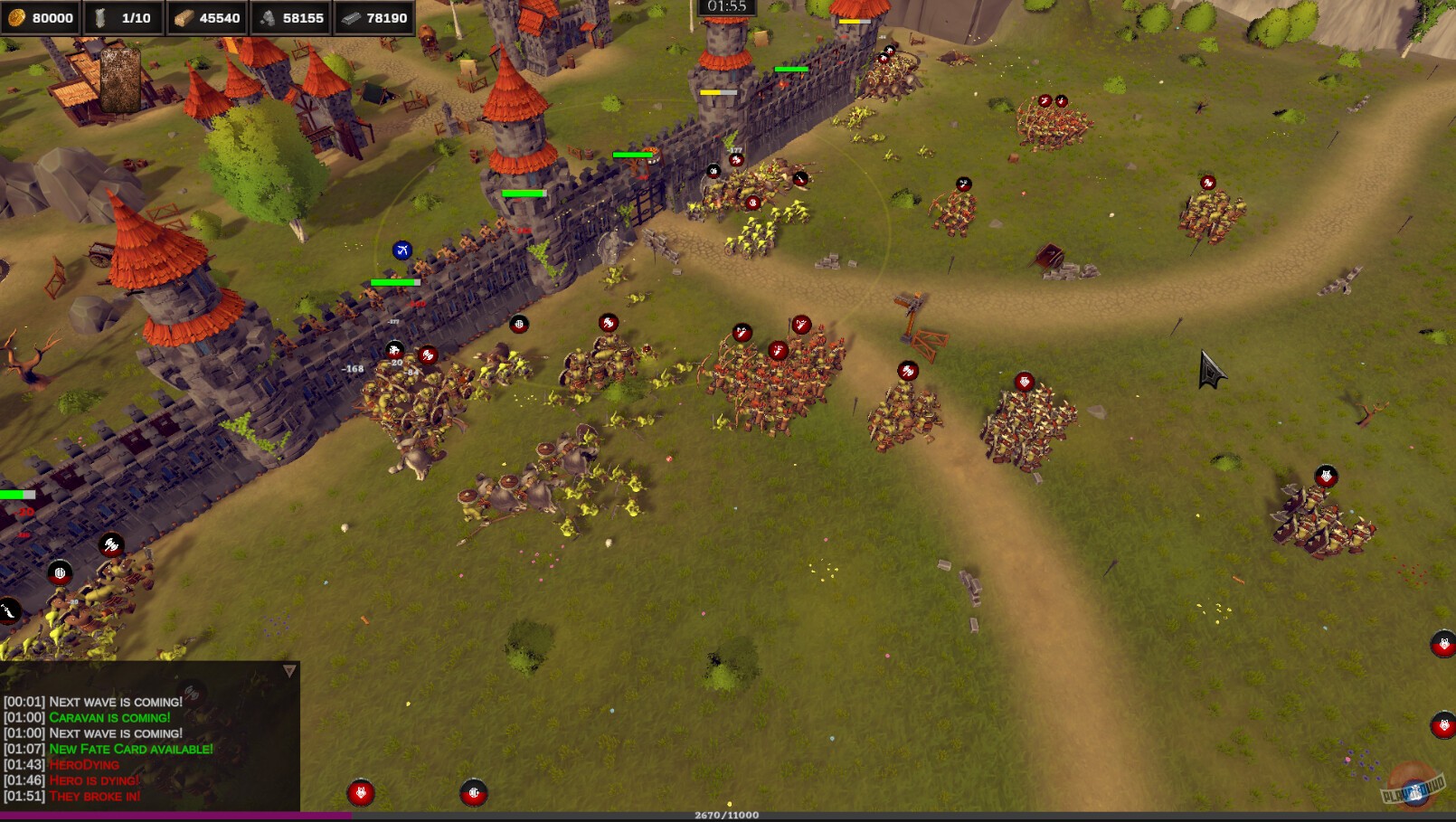Click the blue crossed-swords hero marker near the wall
The image size is (1456, 822).
pyautogui.click(x=403, y=250)
